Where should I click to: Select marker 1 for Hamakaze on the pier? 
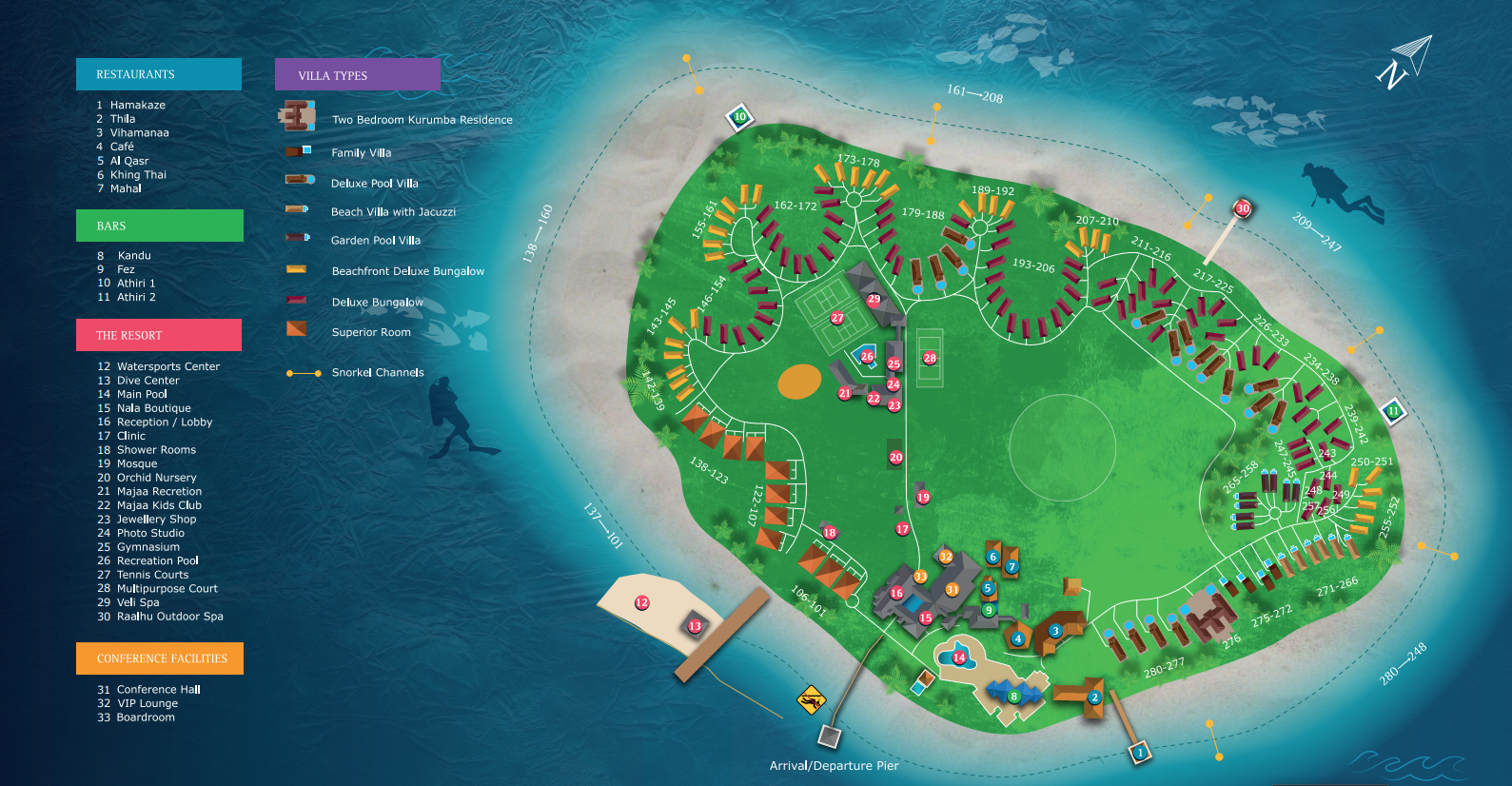pyautogui.click(x=1140, y=753)
